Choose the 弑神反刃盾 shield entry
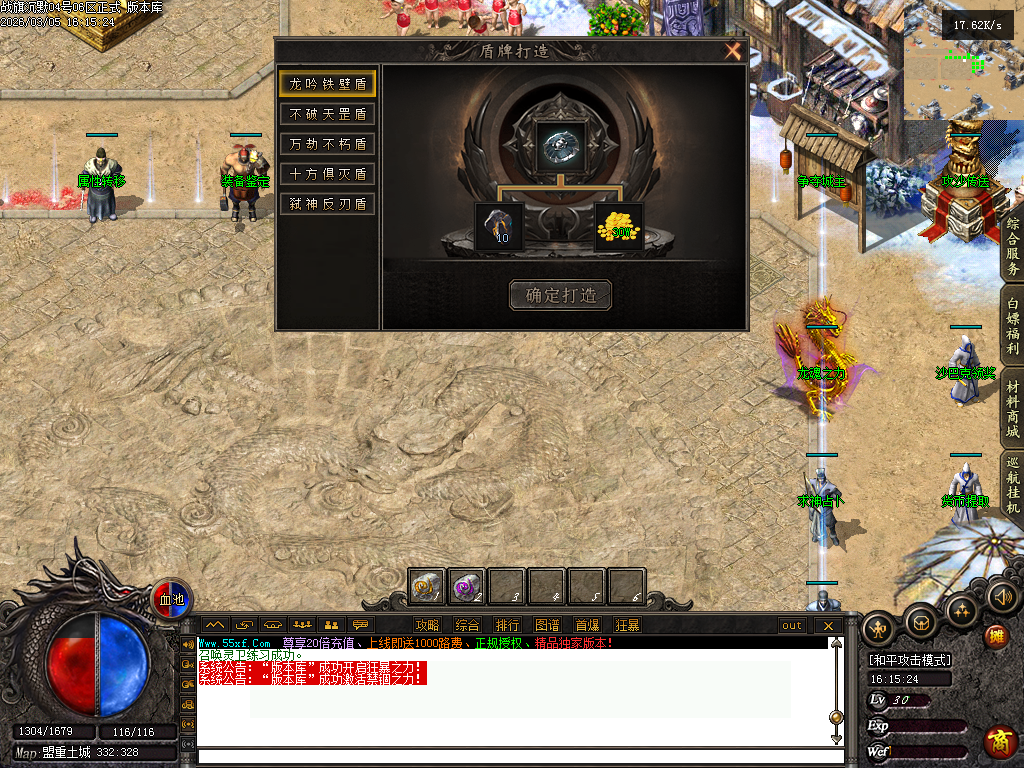The height and width of the screenshot is (768, 1024). pyautogui.click(x=327, y=204)
